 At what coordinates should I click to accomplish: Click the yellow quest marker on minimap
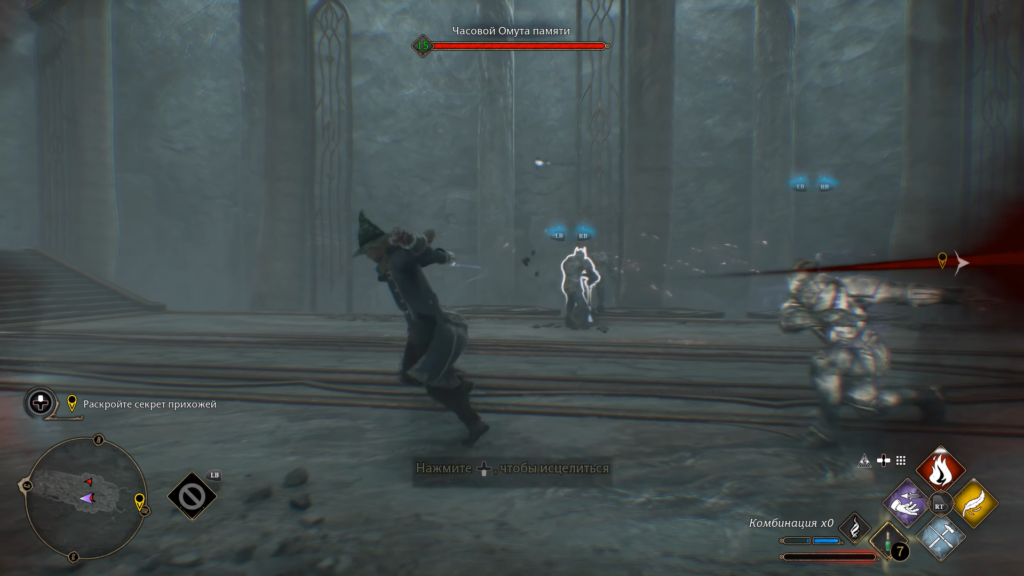pyautogui.click(x=139, y=500)
